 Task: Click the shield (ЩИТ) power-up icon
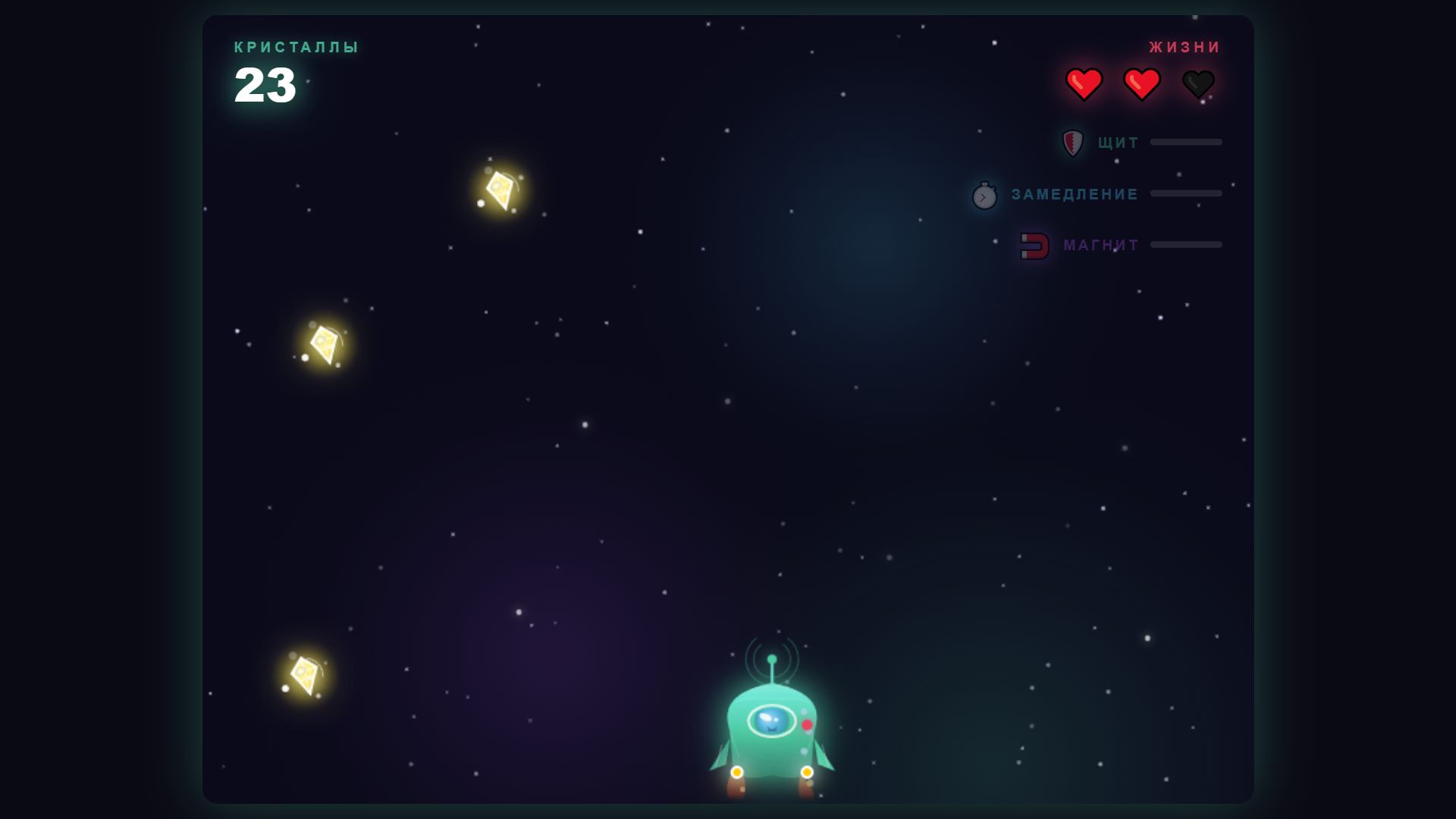tap(1073, 143)
